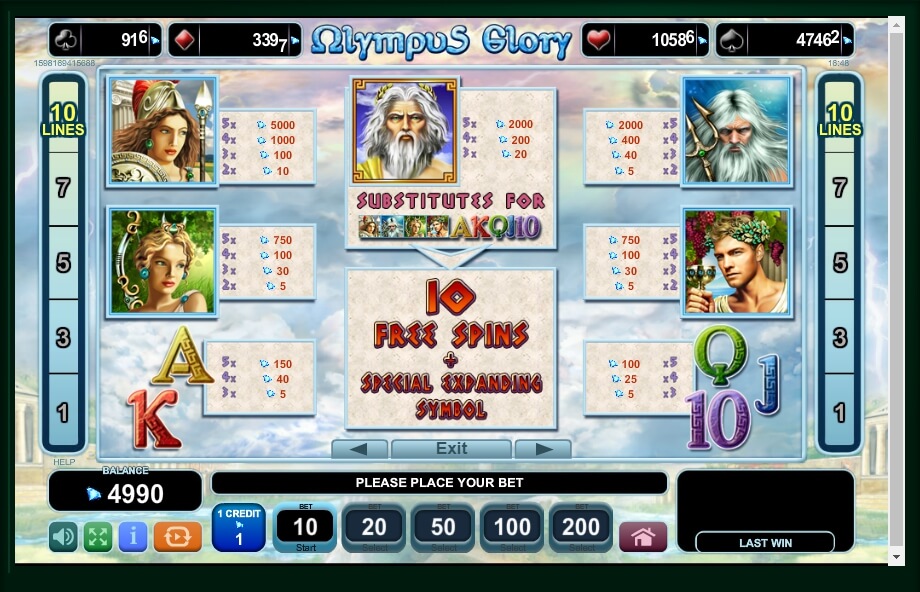
Task: Click the HELP link above the balance
Action: pyautogui.click(x=64, y=462)
